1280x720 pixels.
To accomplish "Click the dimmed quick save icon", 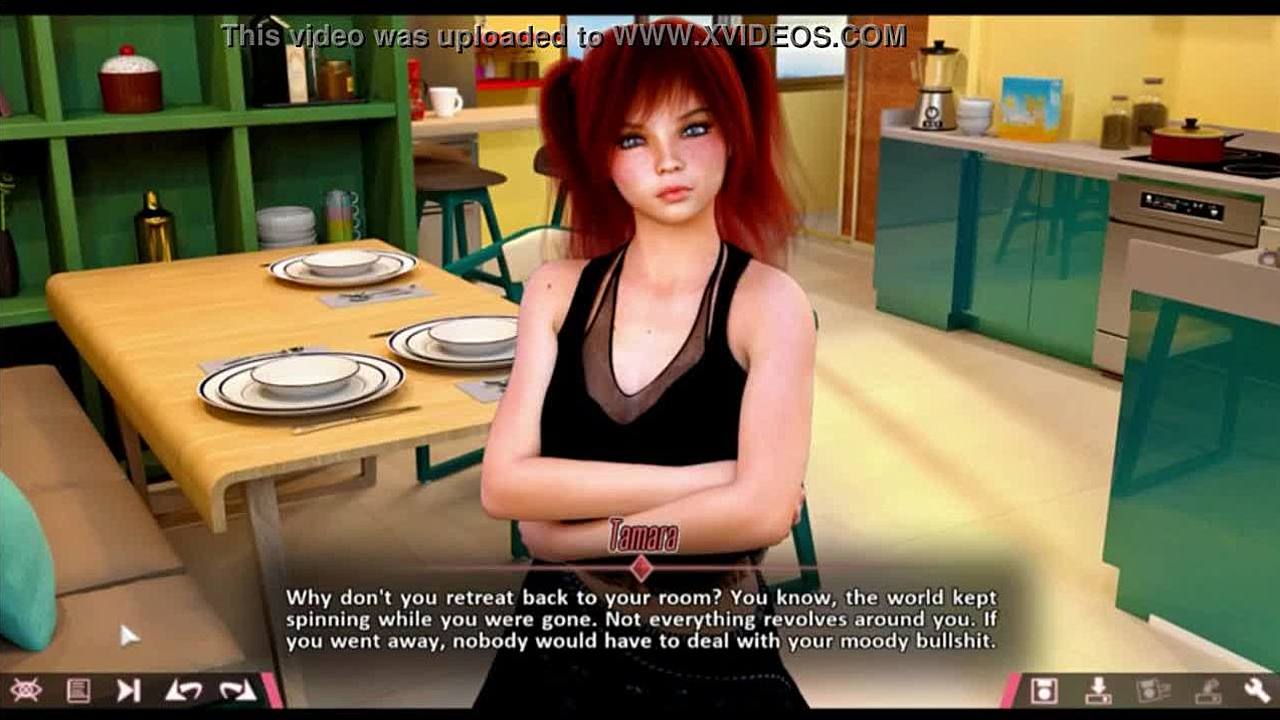I will pos(1152,690).
